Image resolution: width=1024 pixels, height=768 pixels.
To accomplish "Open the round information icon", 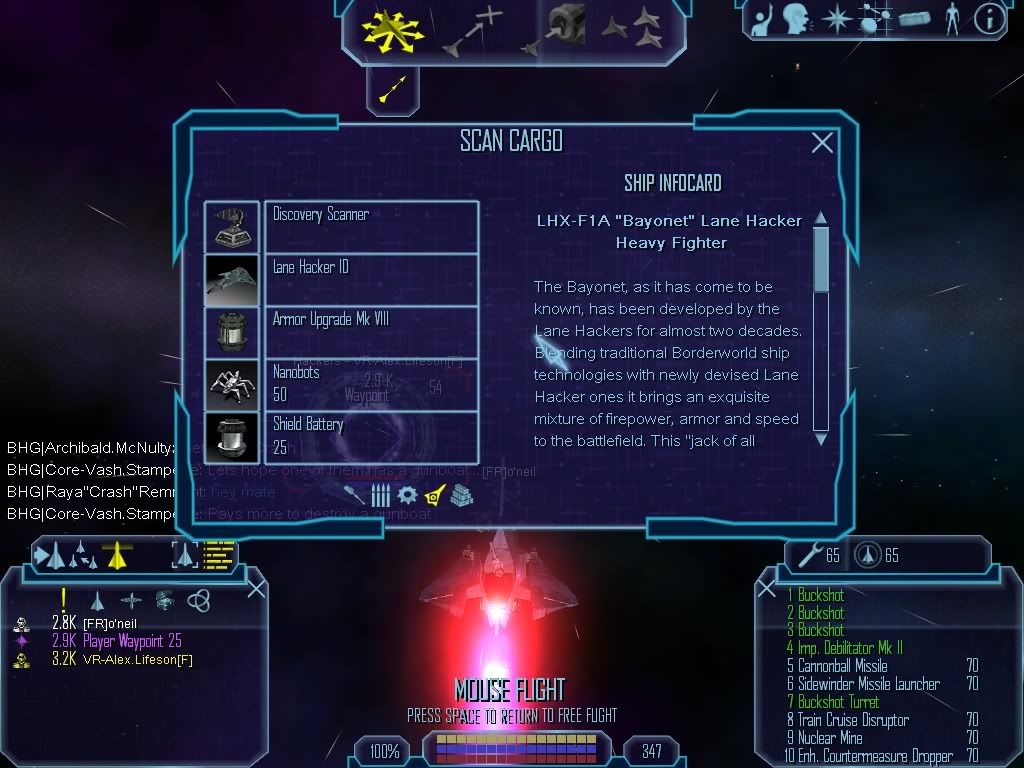I will [x=989, y=19].
